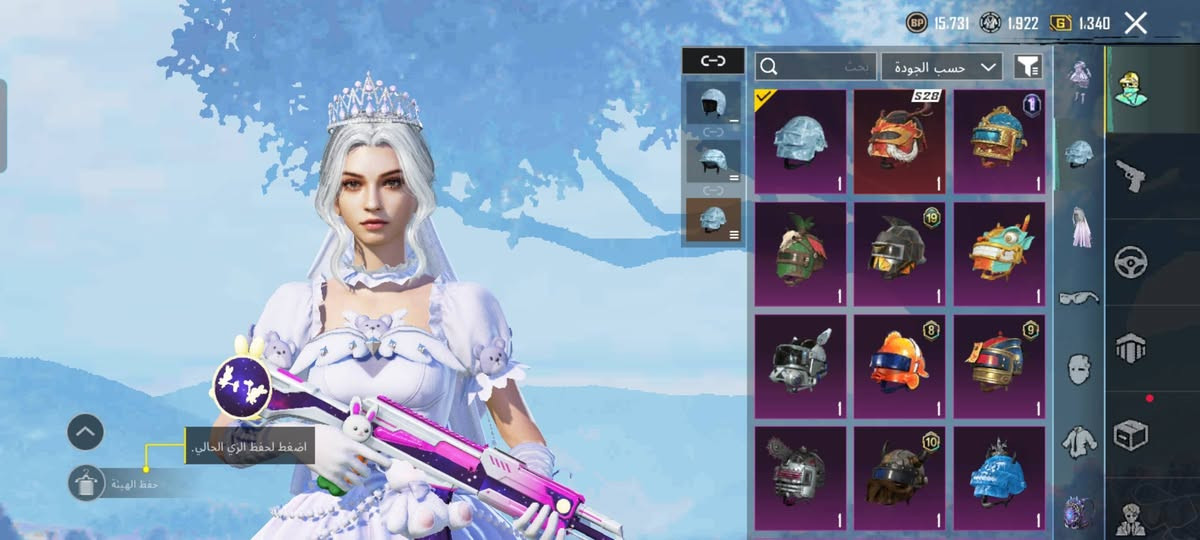This screenshot has width=1200, height=540.
Task: Show the glasses subcategory
Action: pos(1079,298)
